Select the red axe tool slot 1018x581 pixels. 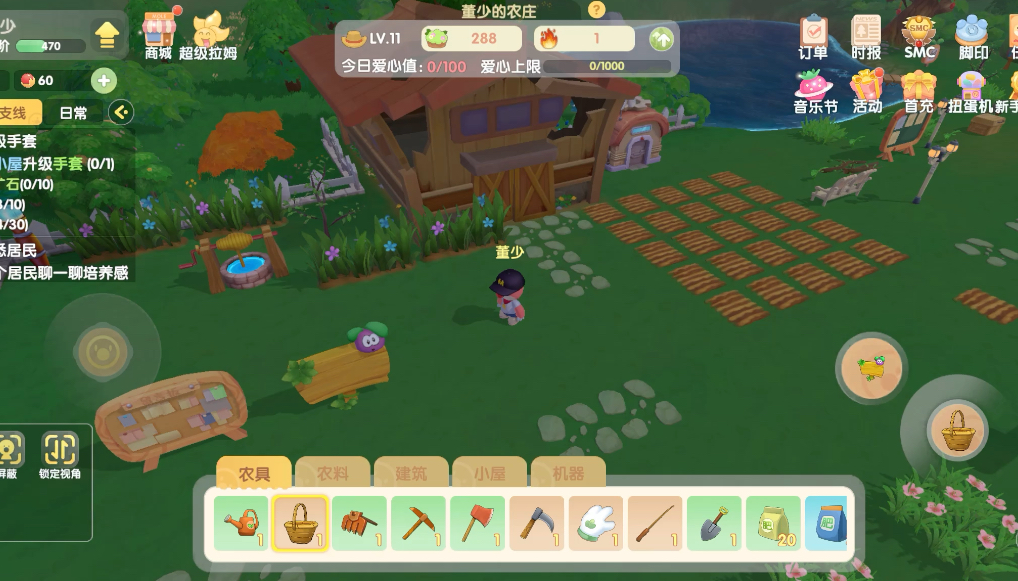click(x=477, y=522)
